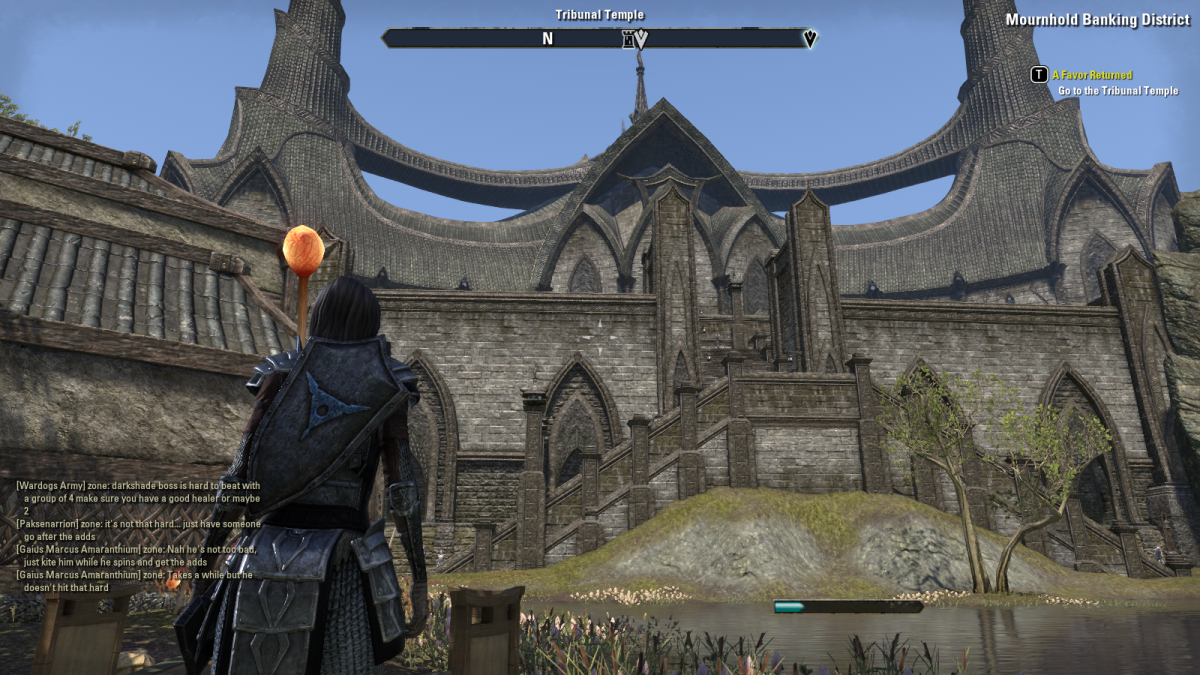Select the A Favor Returned quest tracker
This screenshot has height=675, width=1200.
point(1091,75)
